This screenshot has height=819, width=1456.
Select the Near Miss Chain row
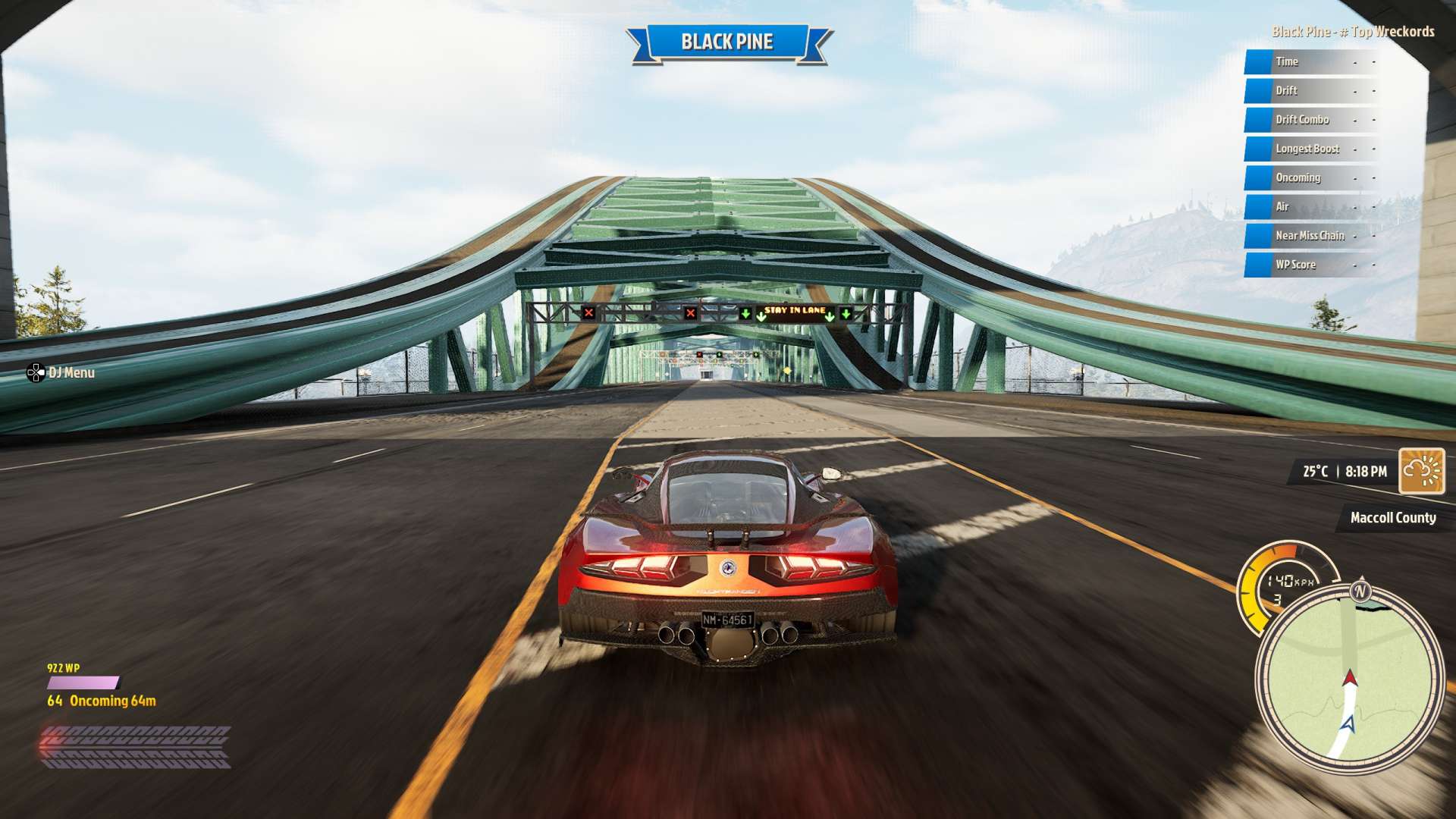[1312, 236]
